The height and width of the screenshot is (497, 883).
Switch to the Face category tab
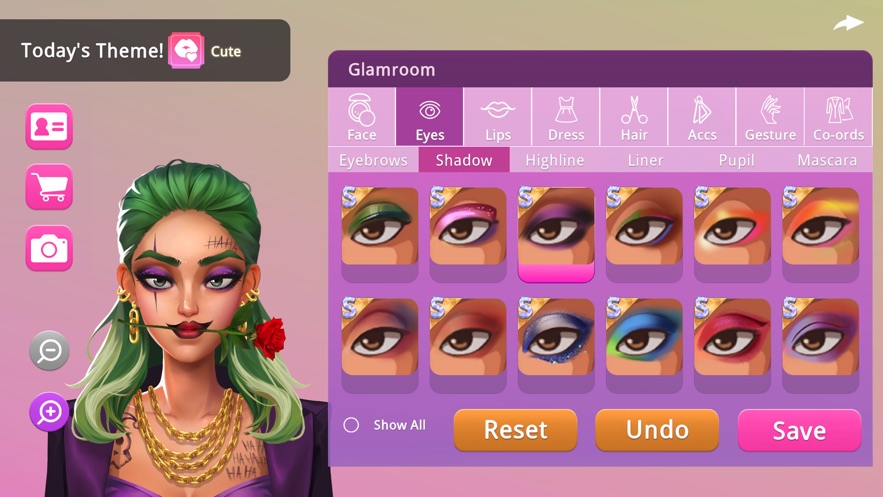pos(362,118)
